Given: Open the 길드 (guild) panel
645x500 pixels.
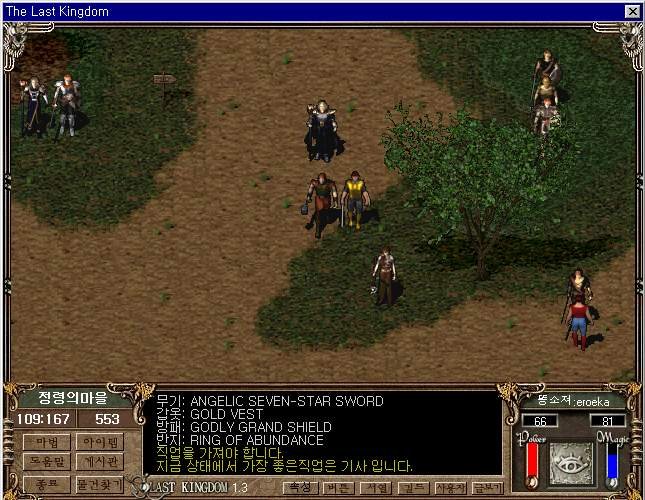Looking at the screenshot, I should (409, 488).
